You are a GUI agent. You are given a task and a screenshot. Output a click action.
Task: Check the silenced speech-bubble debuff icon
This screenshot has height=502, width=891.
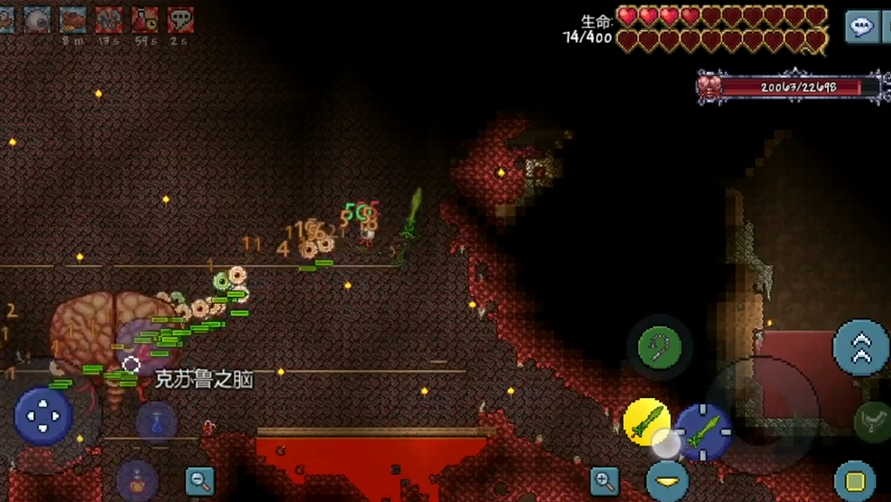coord(180,19)
